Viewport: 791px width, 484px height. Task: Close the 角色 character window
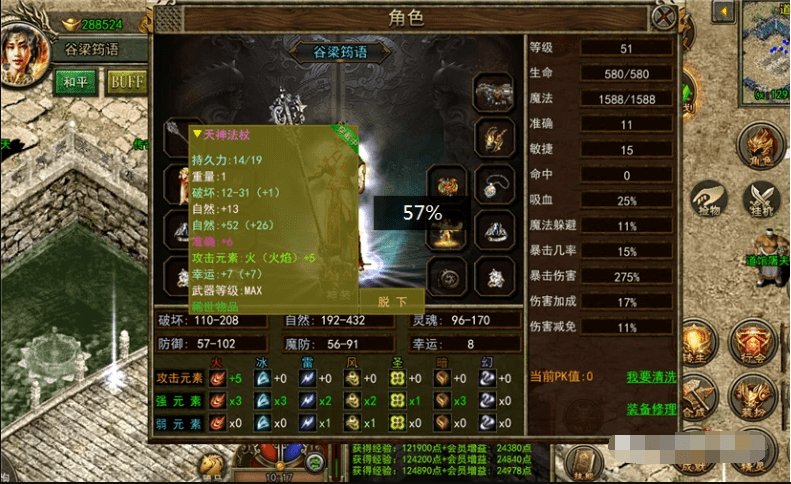[x=663, y=17]
